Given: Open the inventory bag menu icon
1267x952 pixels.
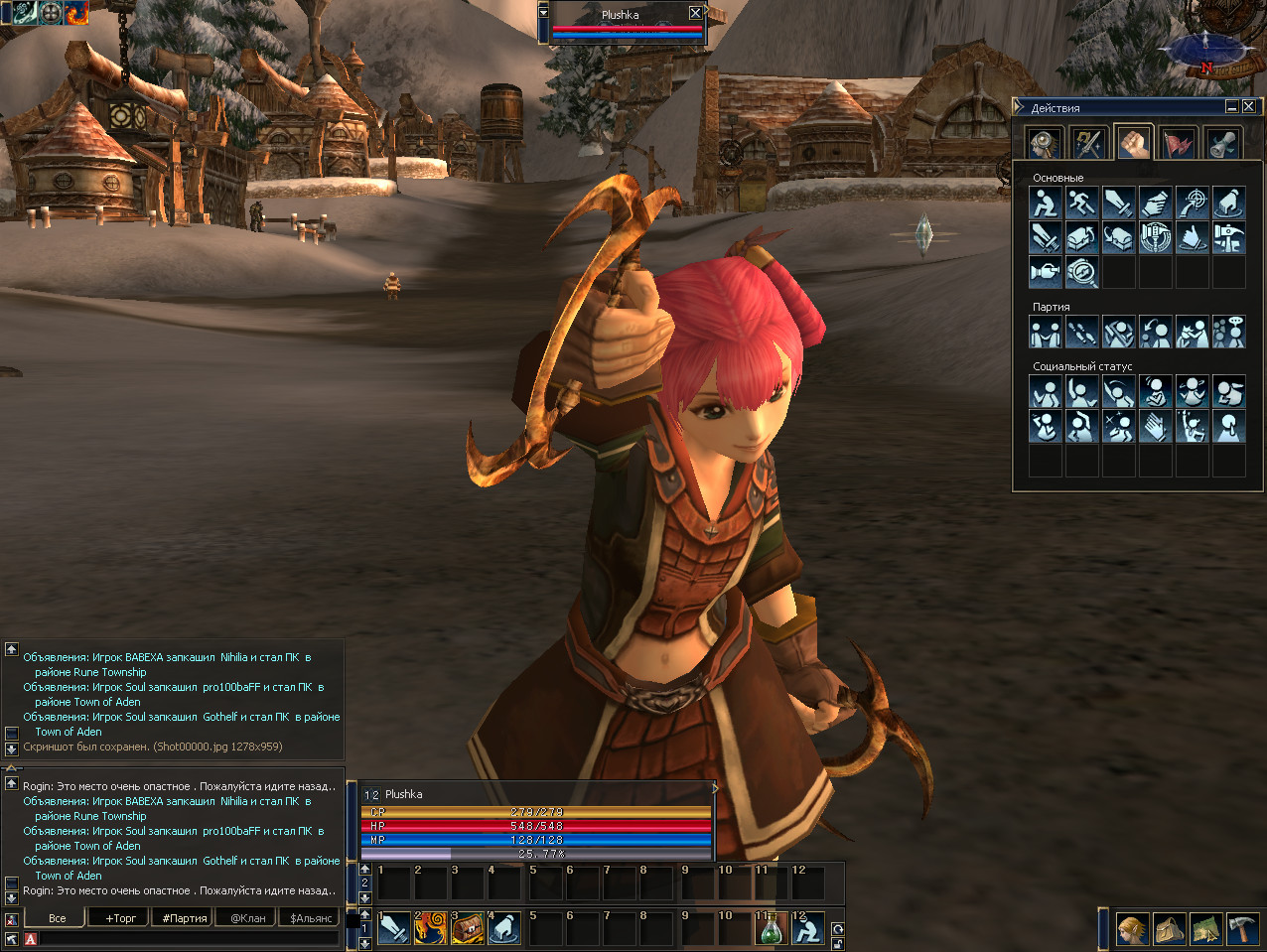Looking at the screenshot, I should click(1169, 929).
